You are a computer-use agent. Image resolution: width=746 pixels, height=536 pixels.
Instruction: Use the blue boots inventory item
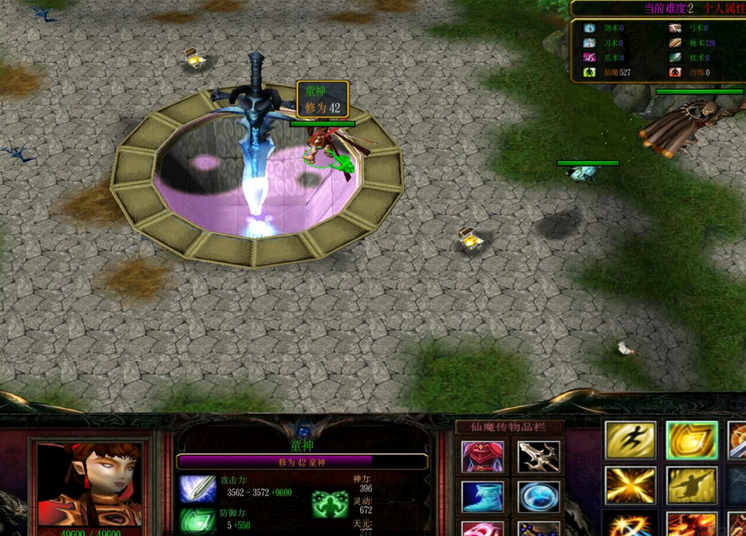pos(483,497)
